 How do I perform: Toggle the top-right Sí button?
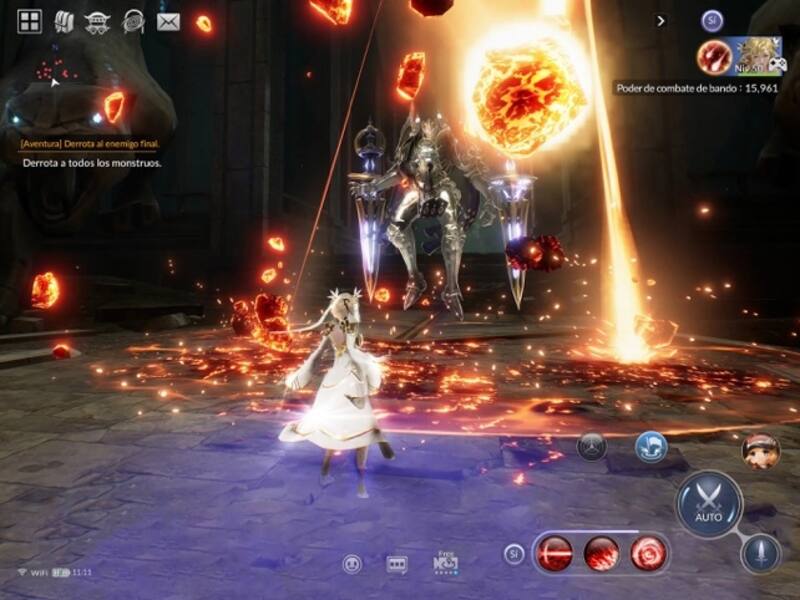tap(712, 20)
